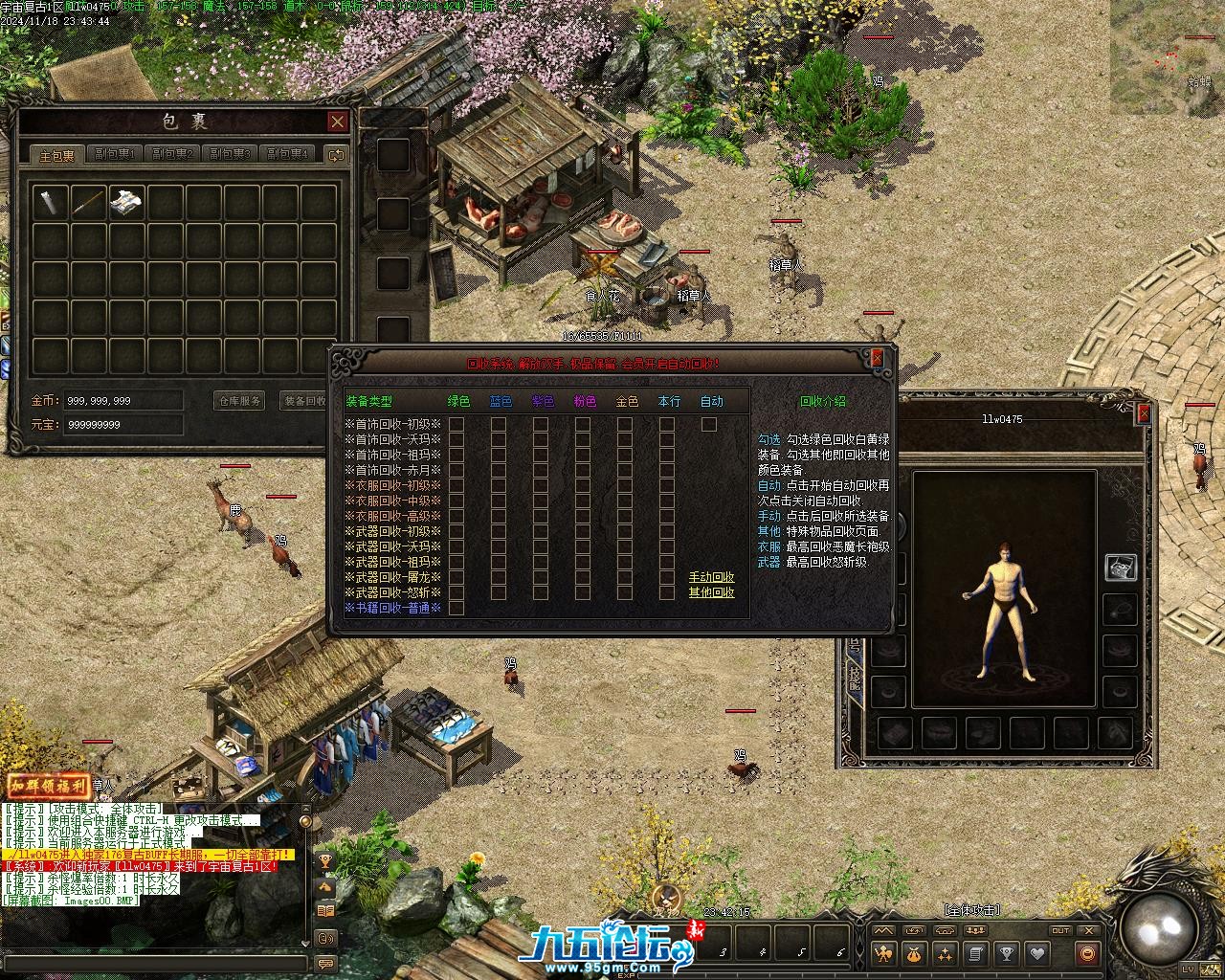Viewport: 1225px width, 980px height.
Task: Open the 副包裹3 bag tab
Action: click(x=230, y=154)
